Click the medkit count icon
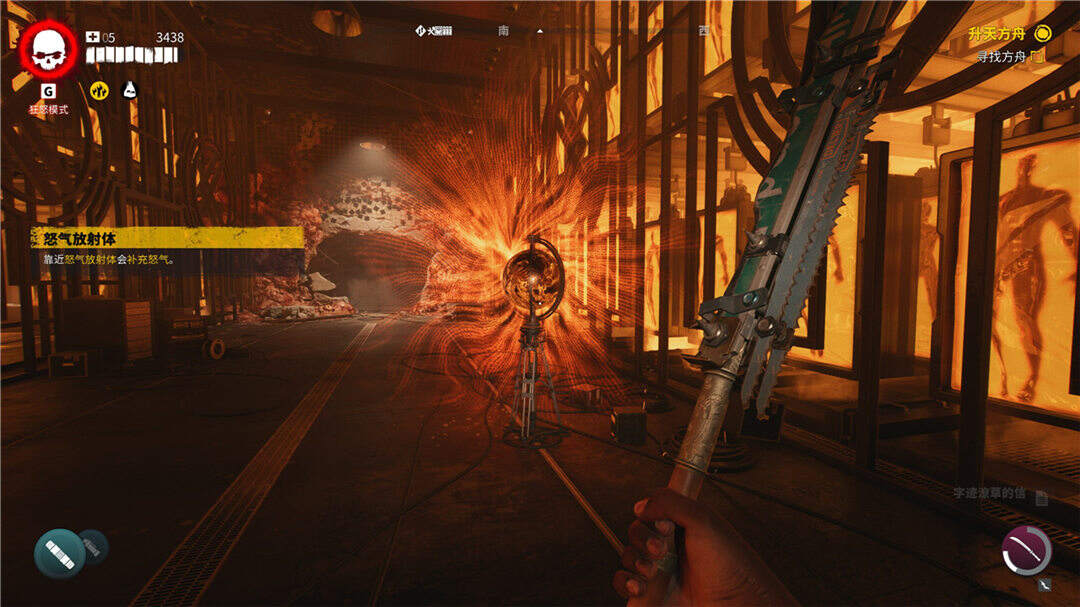The width and height of the screenshot is (1080, 607). [93, 38]
